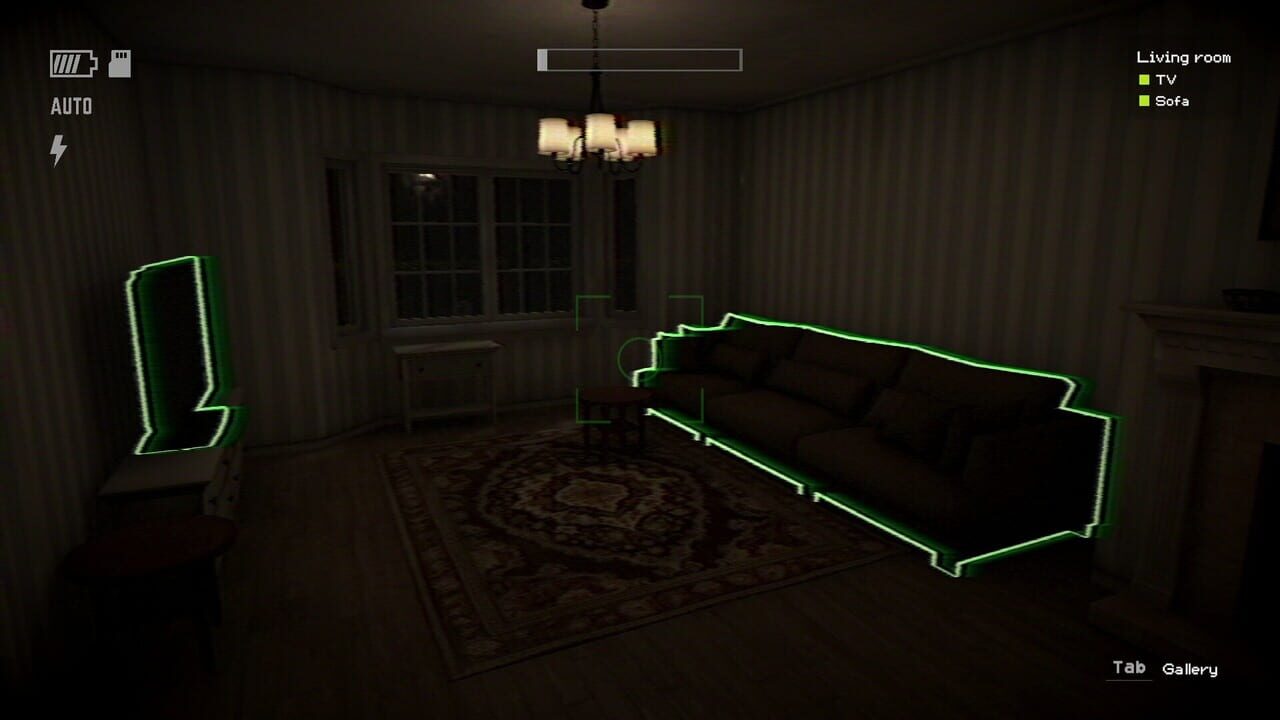Click the Tab key indicator near Gallery
1280x720 pixels.
click(x=1128, y=669)
